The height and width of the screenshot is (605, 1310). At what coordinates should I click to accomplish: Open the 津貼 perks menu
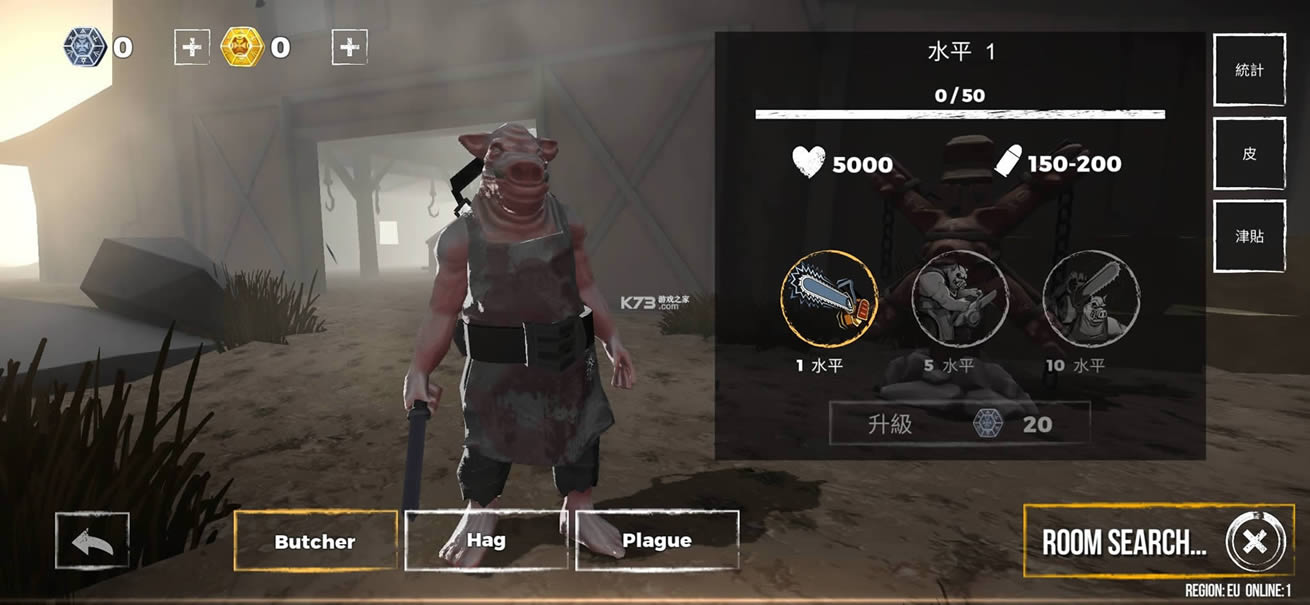pos(1249,236)
